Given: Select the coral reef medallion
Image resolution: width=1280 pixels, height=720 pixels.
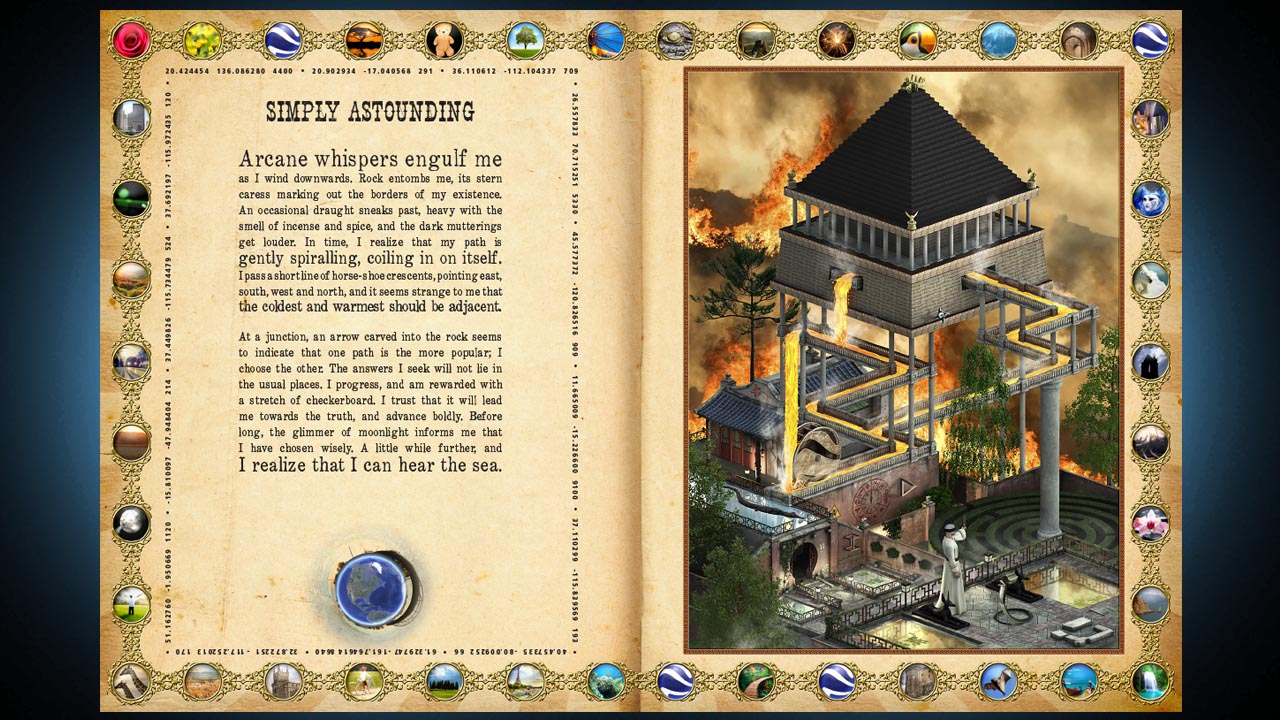Looking at the screenshot, I should coord(607,684).
